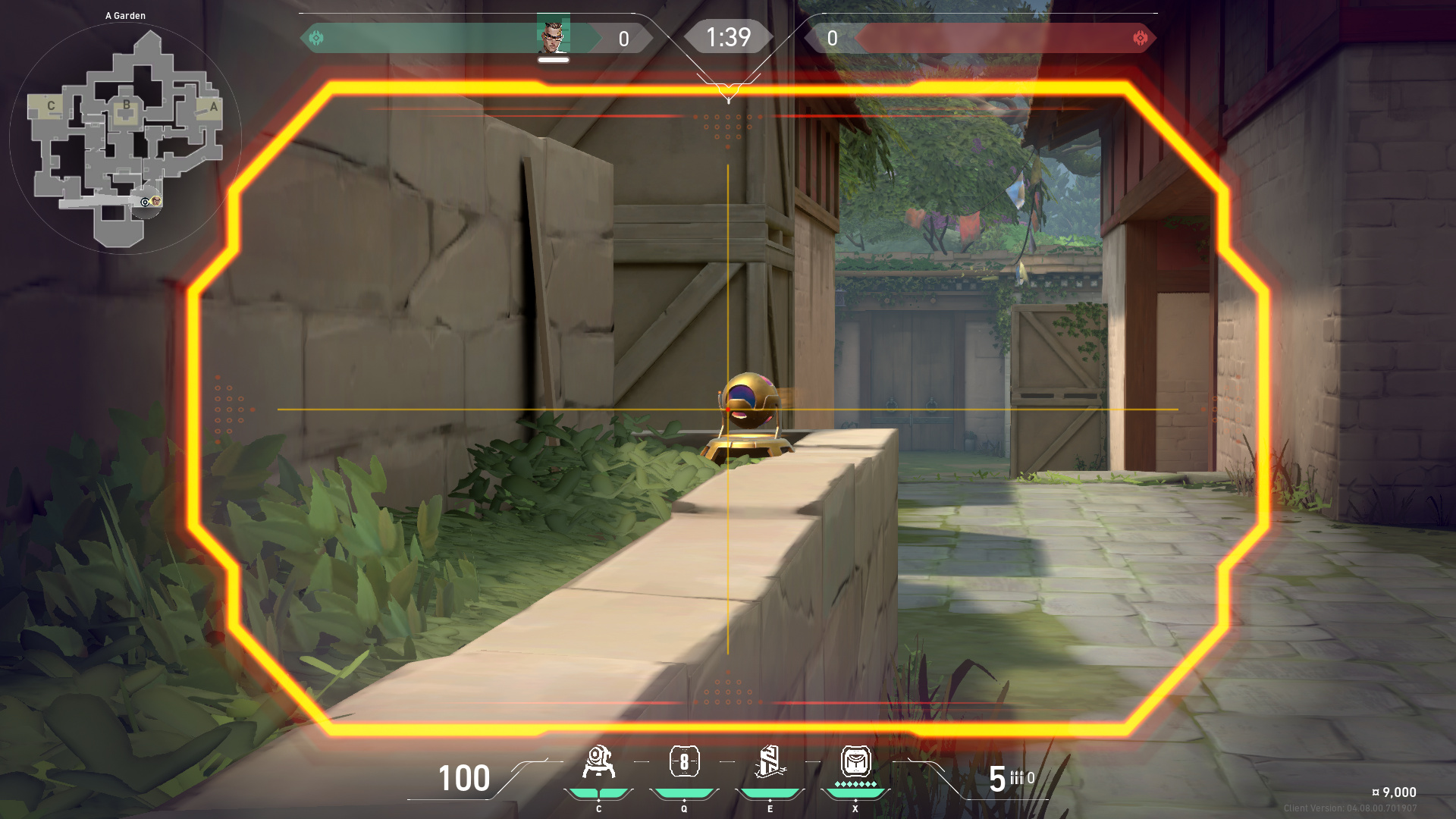
Task: Click the red team emblem in the score bar
Action: (1140, 38)
